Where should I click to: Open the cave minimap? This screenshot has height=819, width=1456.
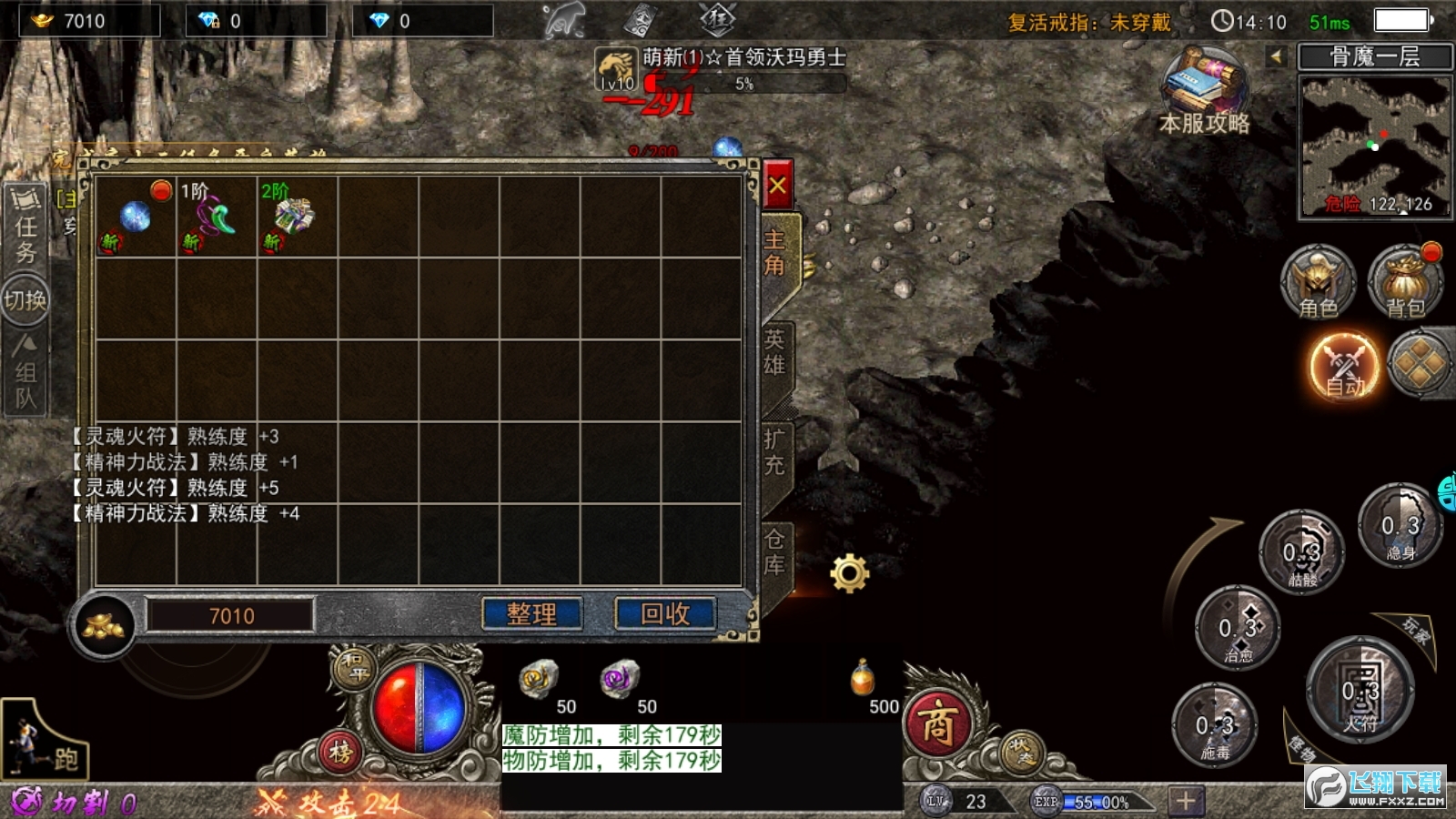click(1374, 146)
